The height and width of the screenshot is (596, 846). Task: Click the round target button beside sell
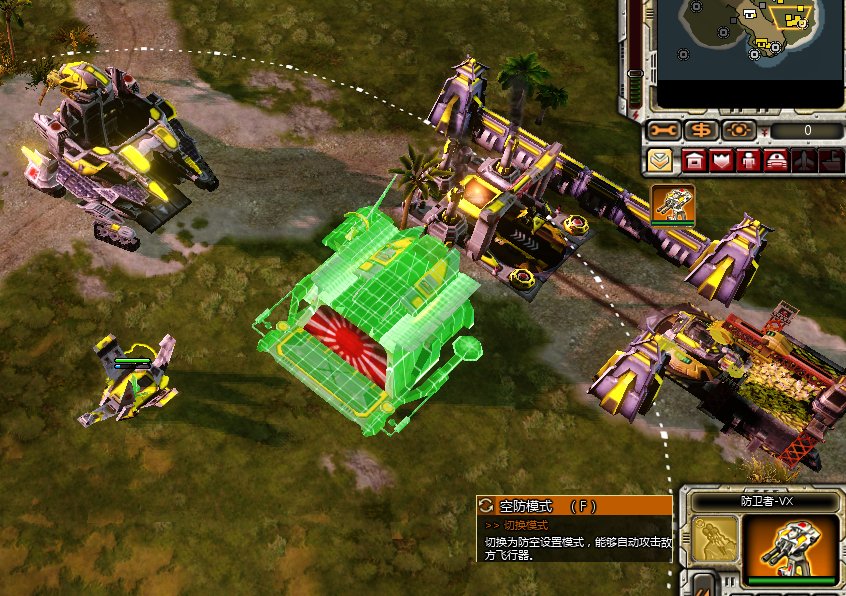coord(739,130)
